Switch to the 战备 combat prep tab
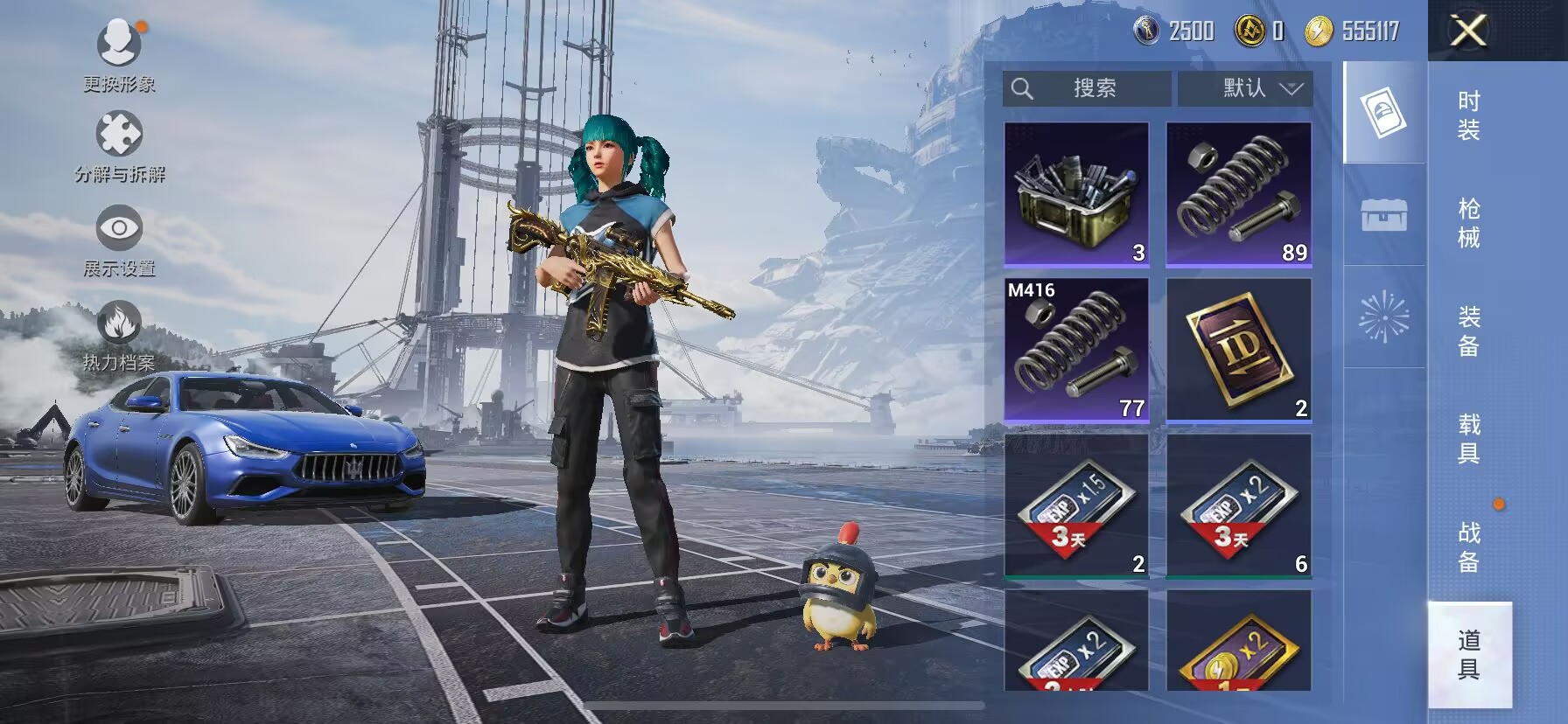1568x724 pixels. coord(1468,546)
